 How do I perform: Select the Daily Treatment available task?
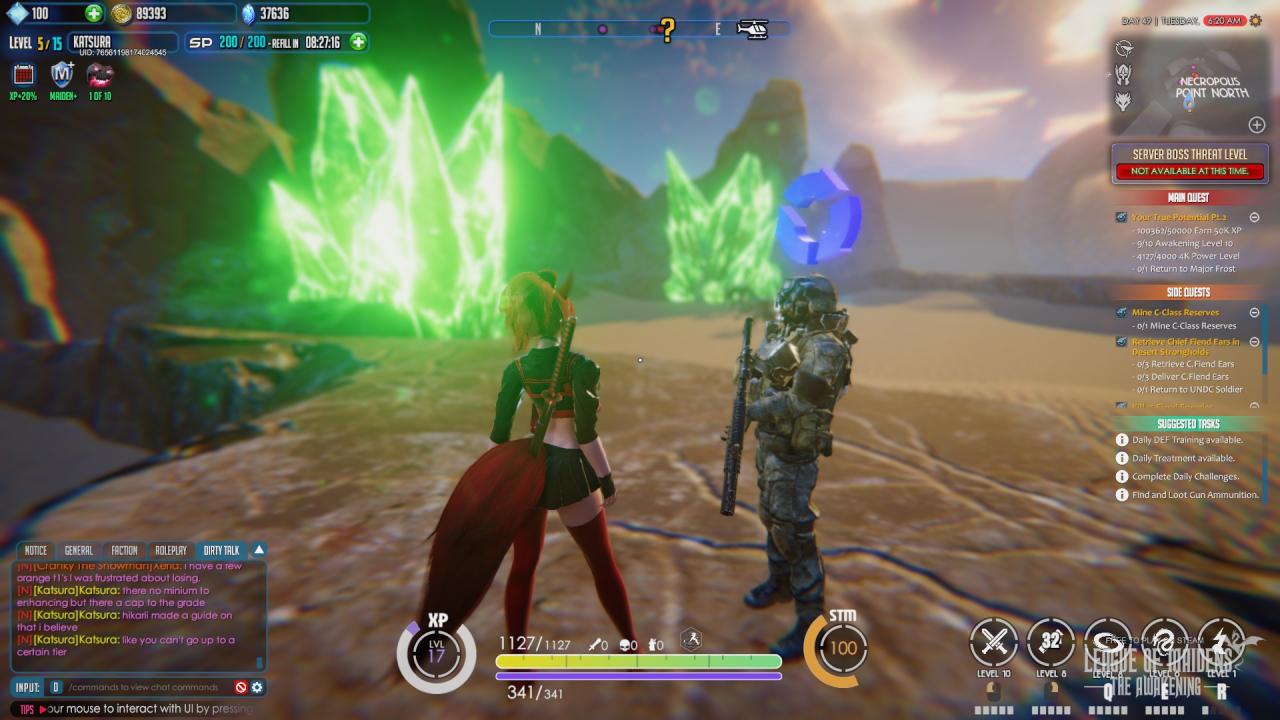pyautogui.click(x=1183, y=458)
